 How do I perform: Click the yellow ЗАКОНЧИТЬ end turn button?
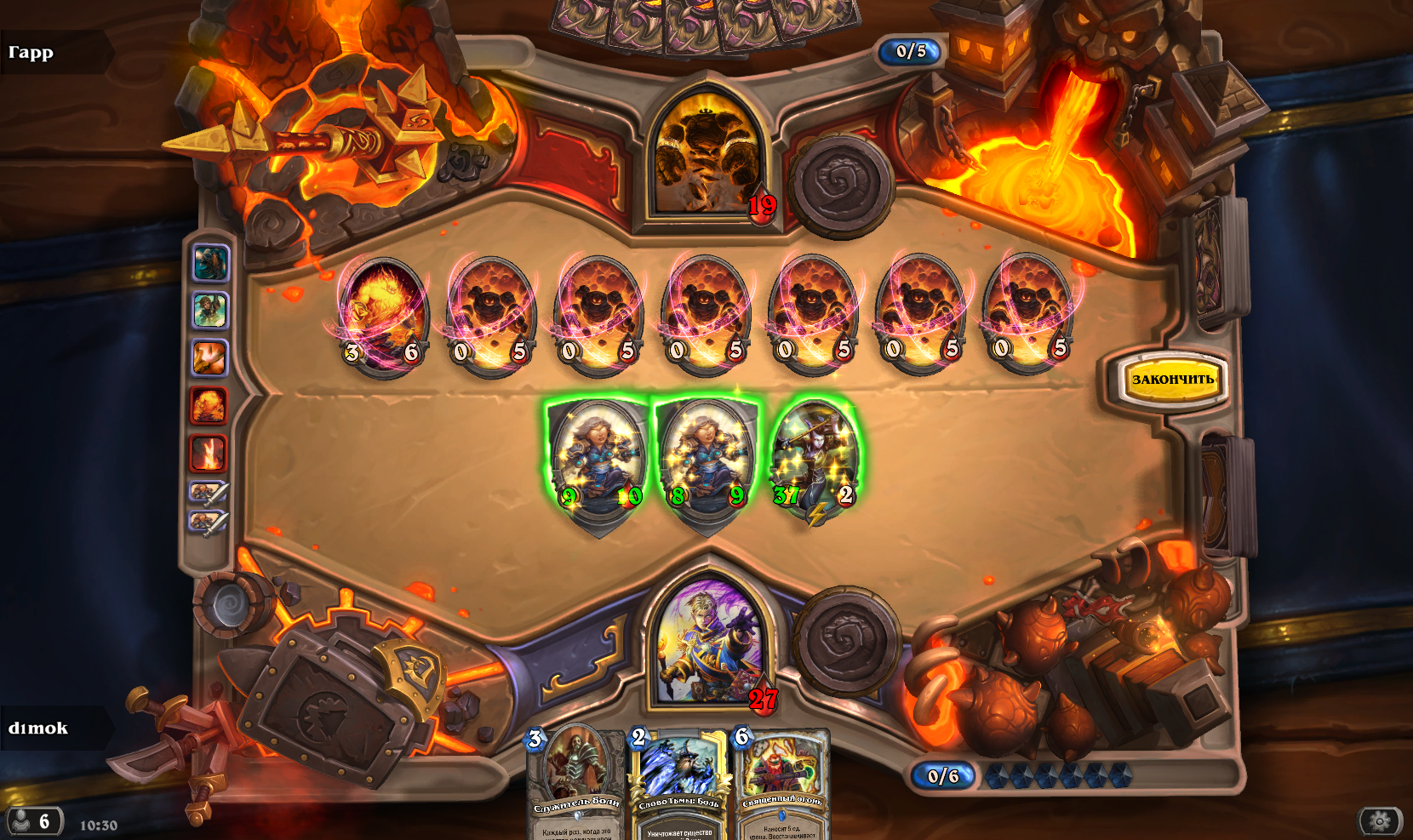(x=1172, y=380)
